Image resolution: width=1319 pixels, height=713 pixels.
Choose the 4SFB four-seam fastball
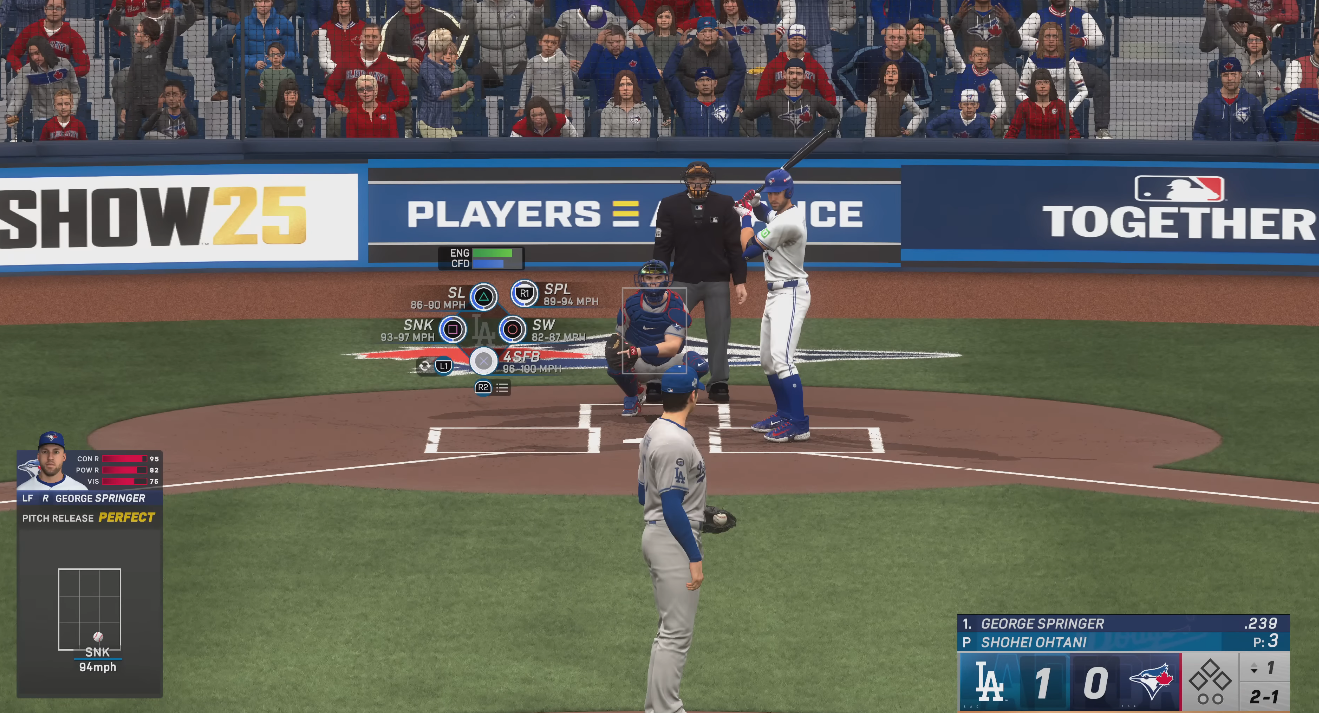[x=483, y=361]
